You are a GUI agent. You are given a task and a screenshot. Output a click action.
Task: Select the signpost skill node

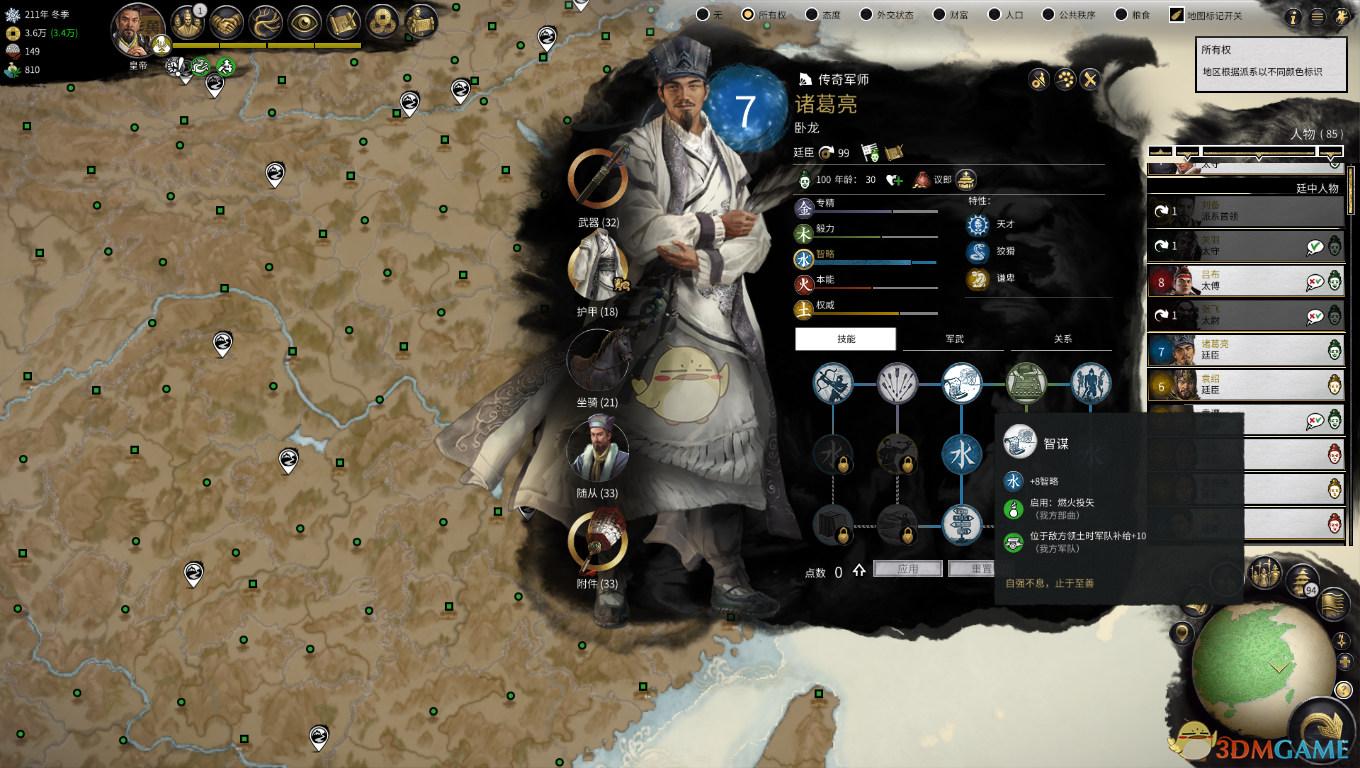click(x=962, y=524)
